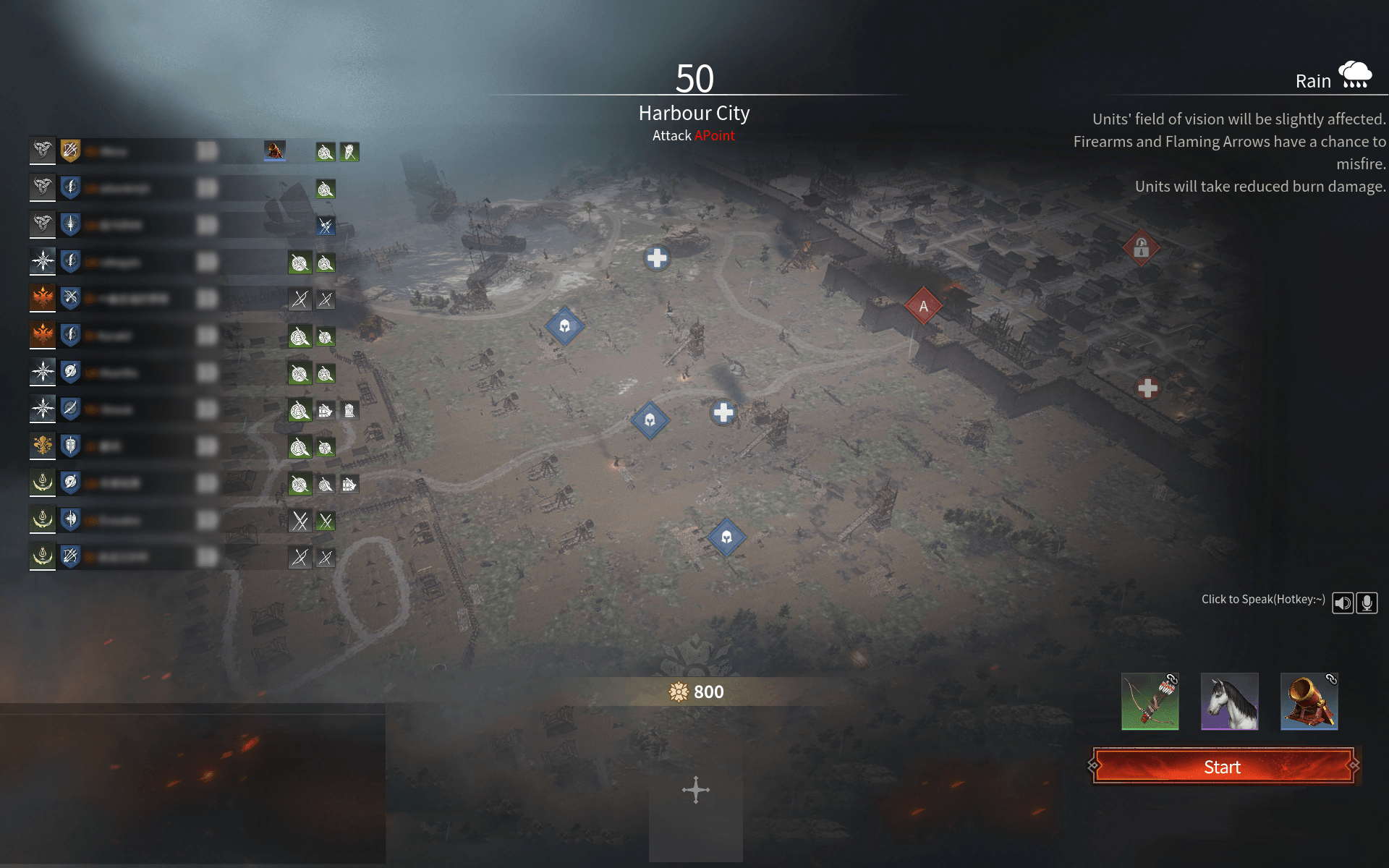The height and width of the screenshot is (868, 1389).
Task: Click the locked red diamond marker
Action: pyautogui.click(x=1141, y=248)
